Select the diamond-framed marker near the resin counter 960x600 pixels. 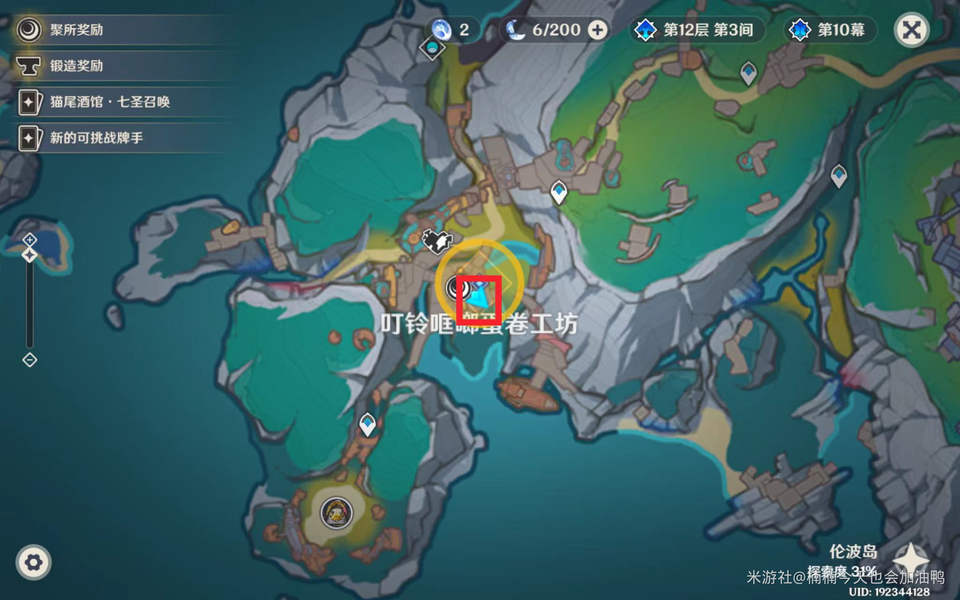(433, 48)
